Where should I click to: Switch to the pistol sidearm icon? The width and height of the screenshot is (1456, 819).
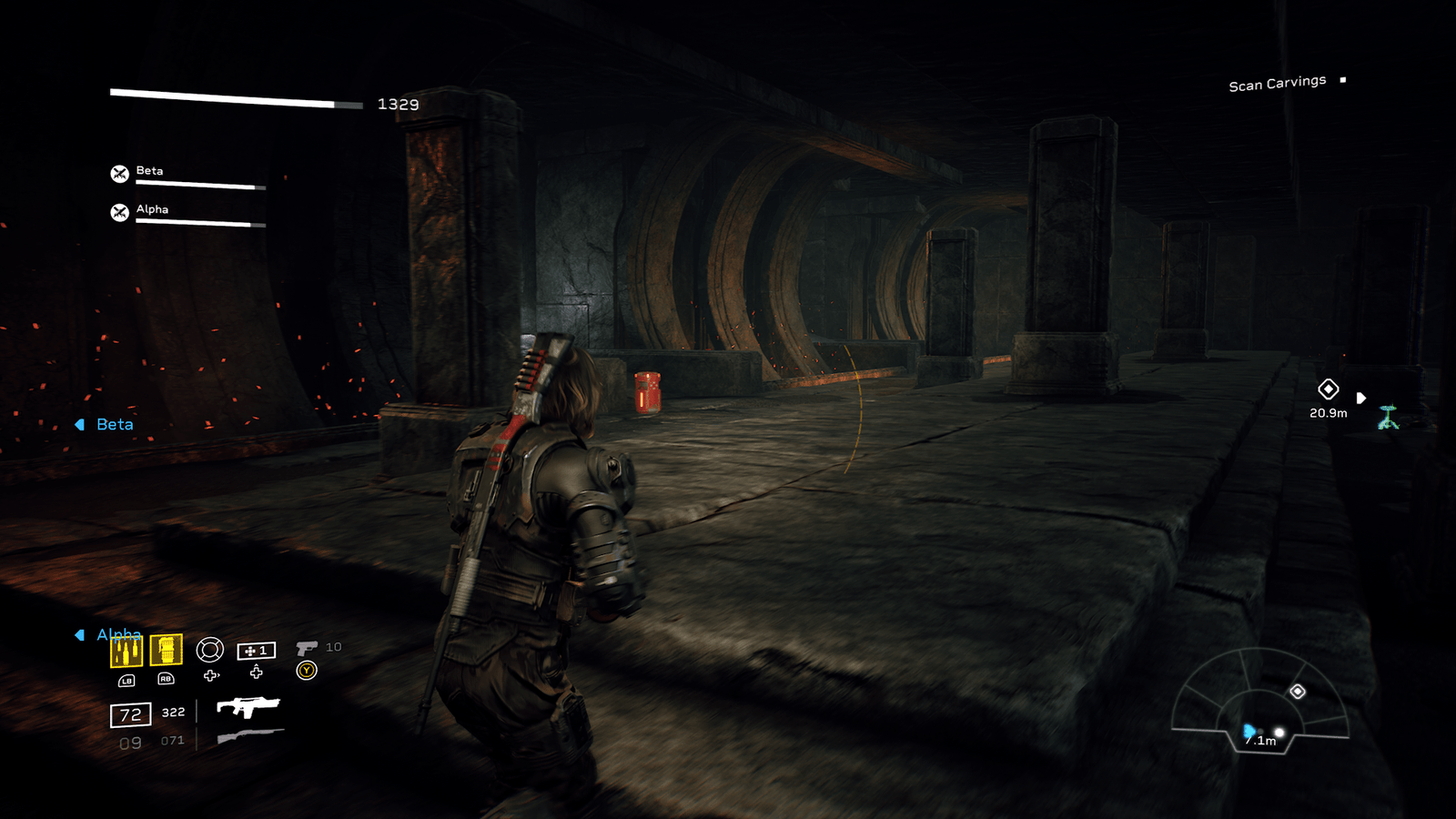click(307, 648)
